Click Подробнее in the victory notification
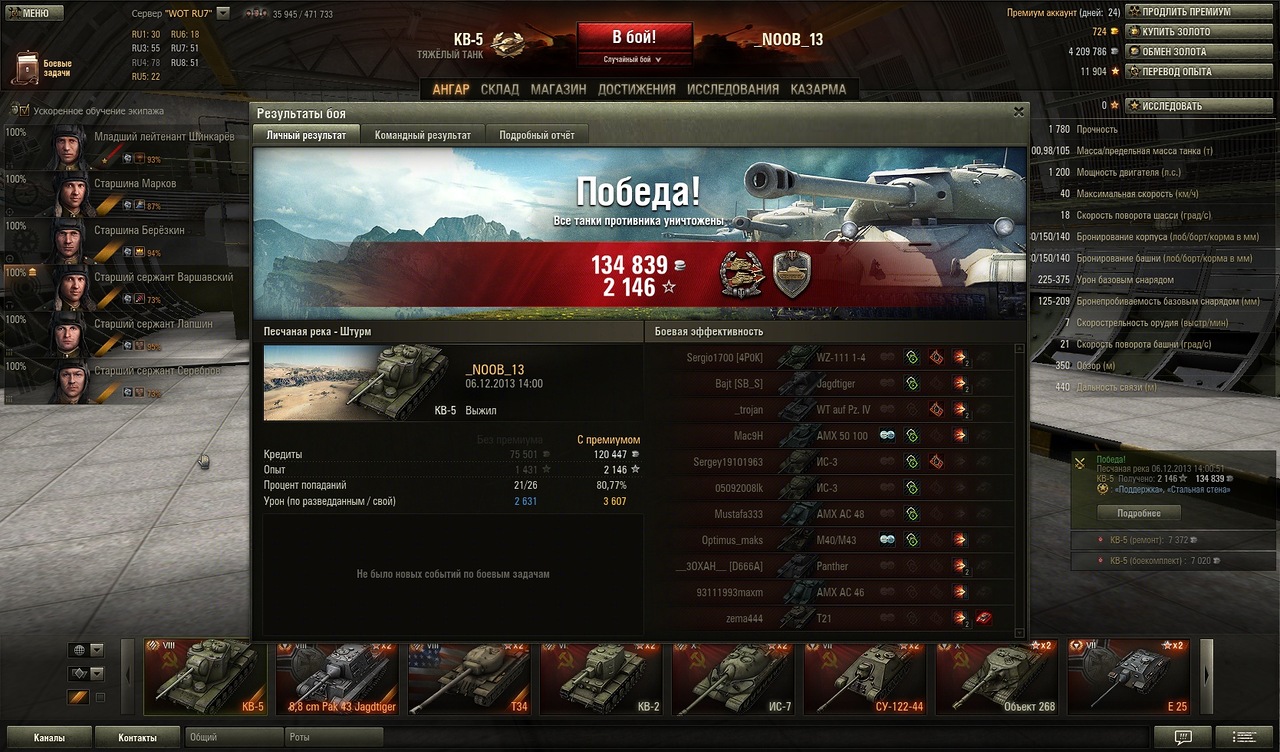 1138,513
